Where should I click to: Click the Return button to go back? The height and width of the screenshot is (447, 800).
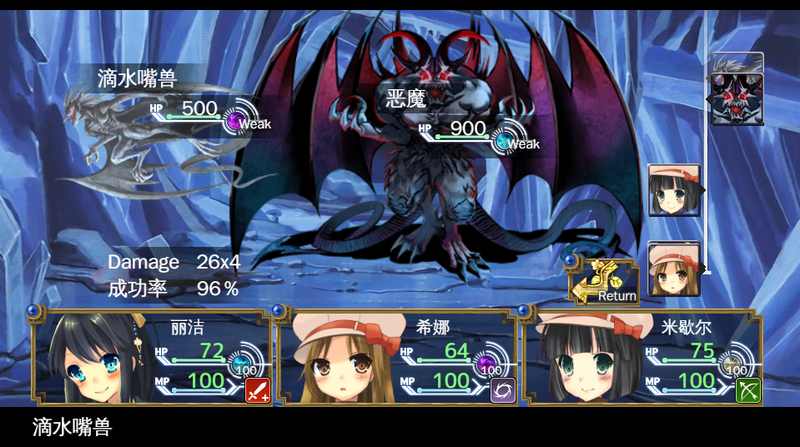pos(605,283)
